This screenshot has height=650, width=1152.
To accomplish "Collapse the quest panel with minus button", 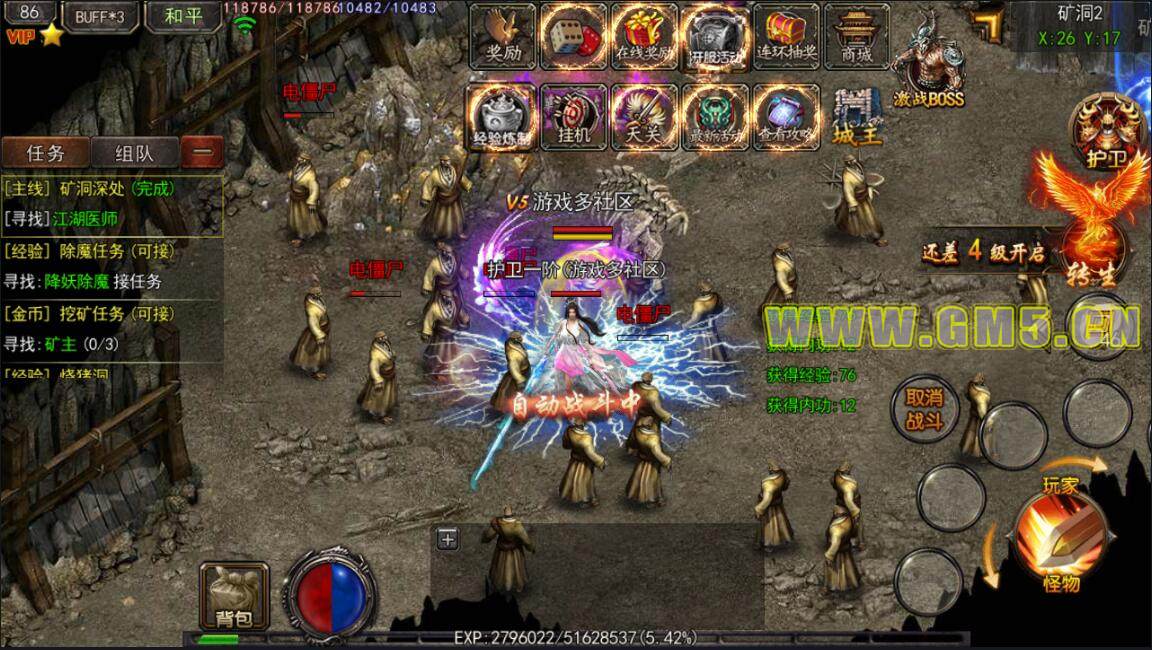I will point(202,153).
